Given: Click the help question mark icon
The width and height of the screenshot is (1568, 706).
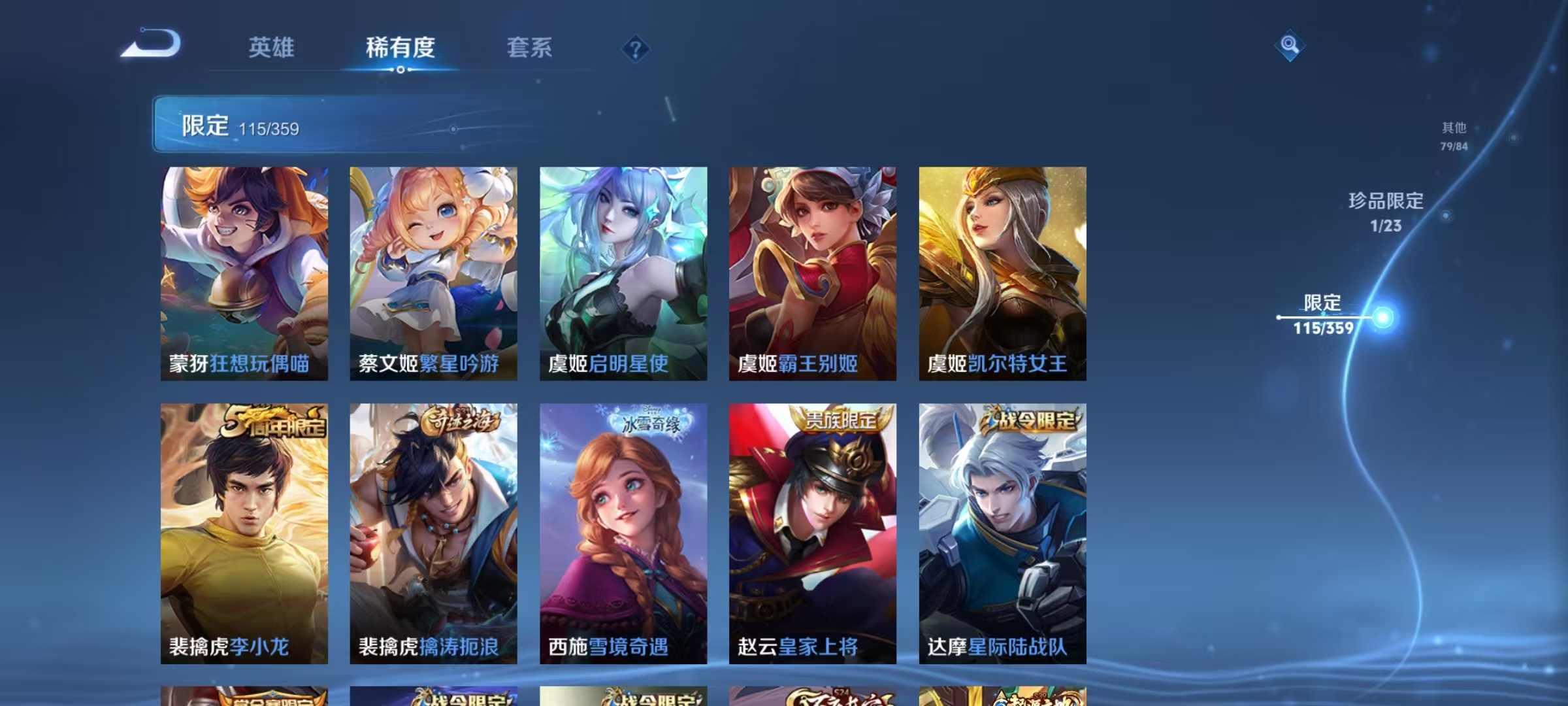Looking at the screenshot, I should [637, 48].
